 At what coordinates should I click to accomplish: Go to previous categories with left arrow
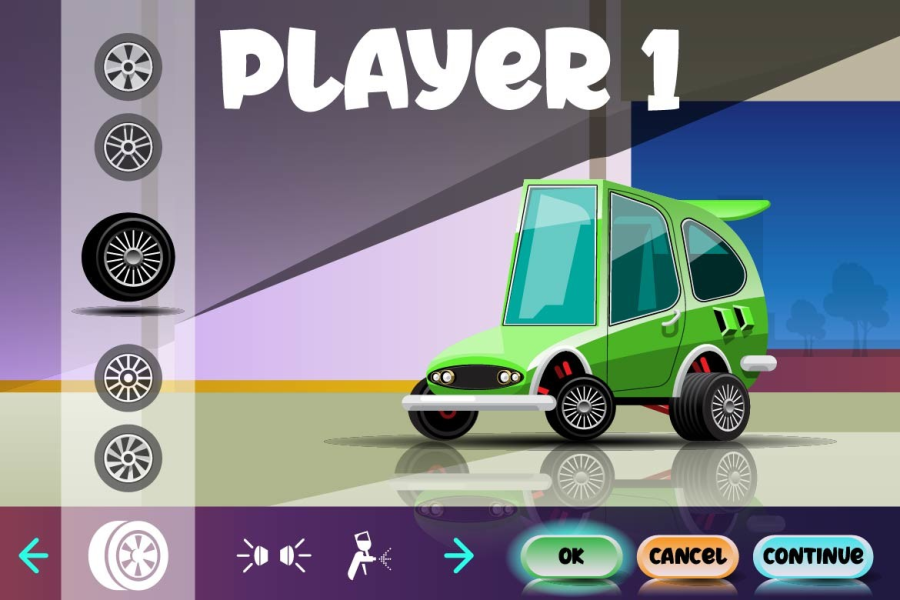[34, 553]
